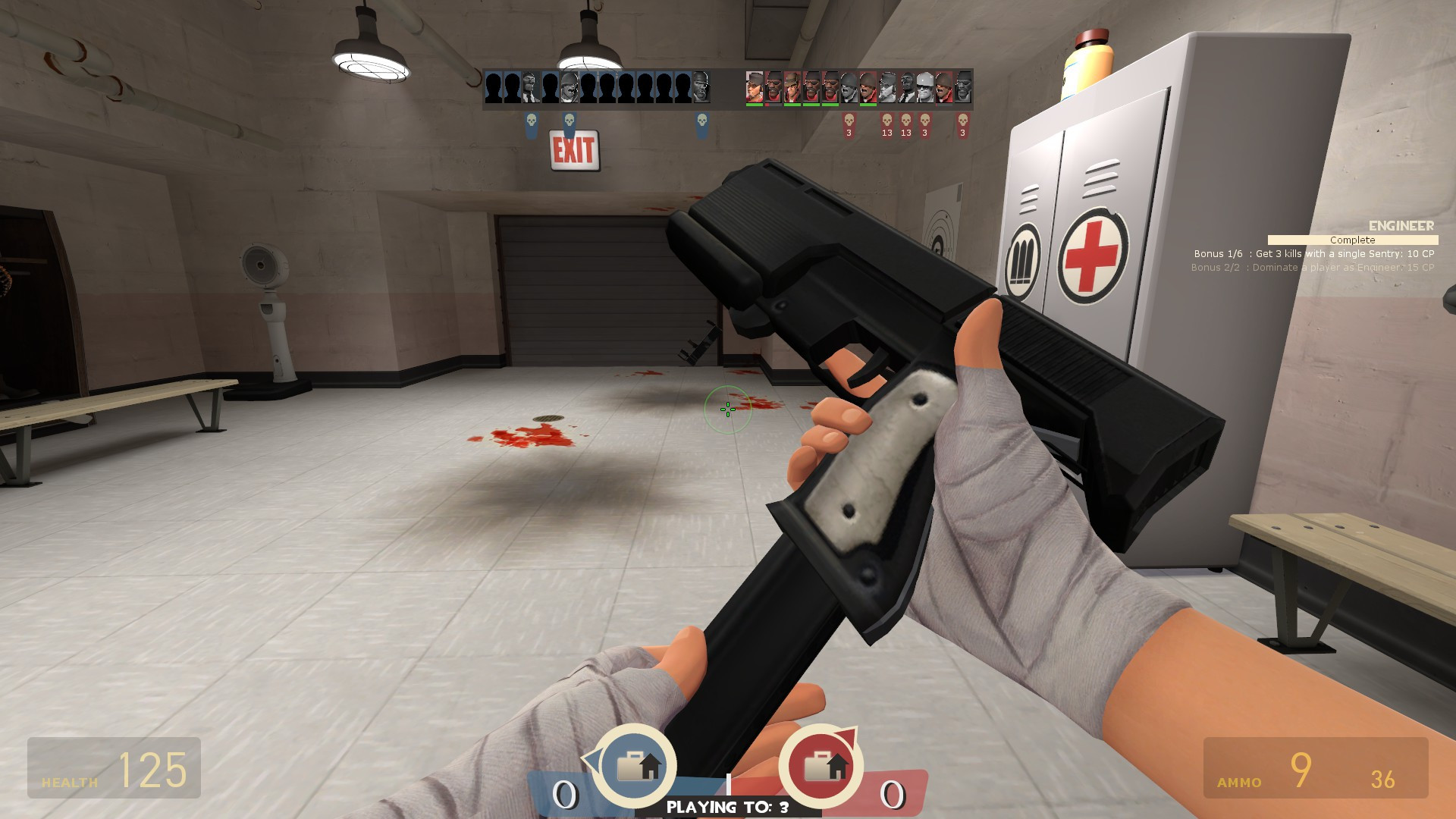
Task: Click the ENGINEER contract title
Action: (1400, 226)
